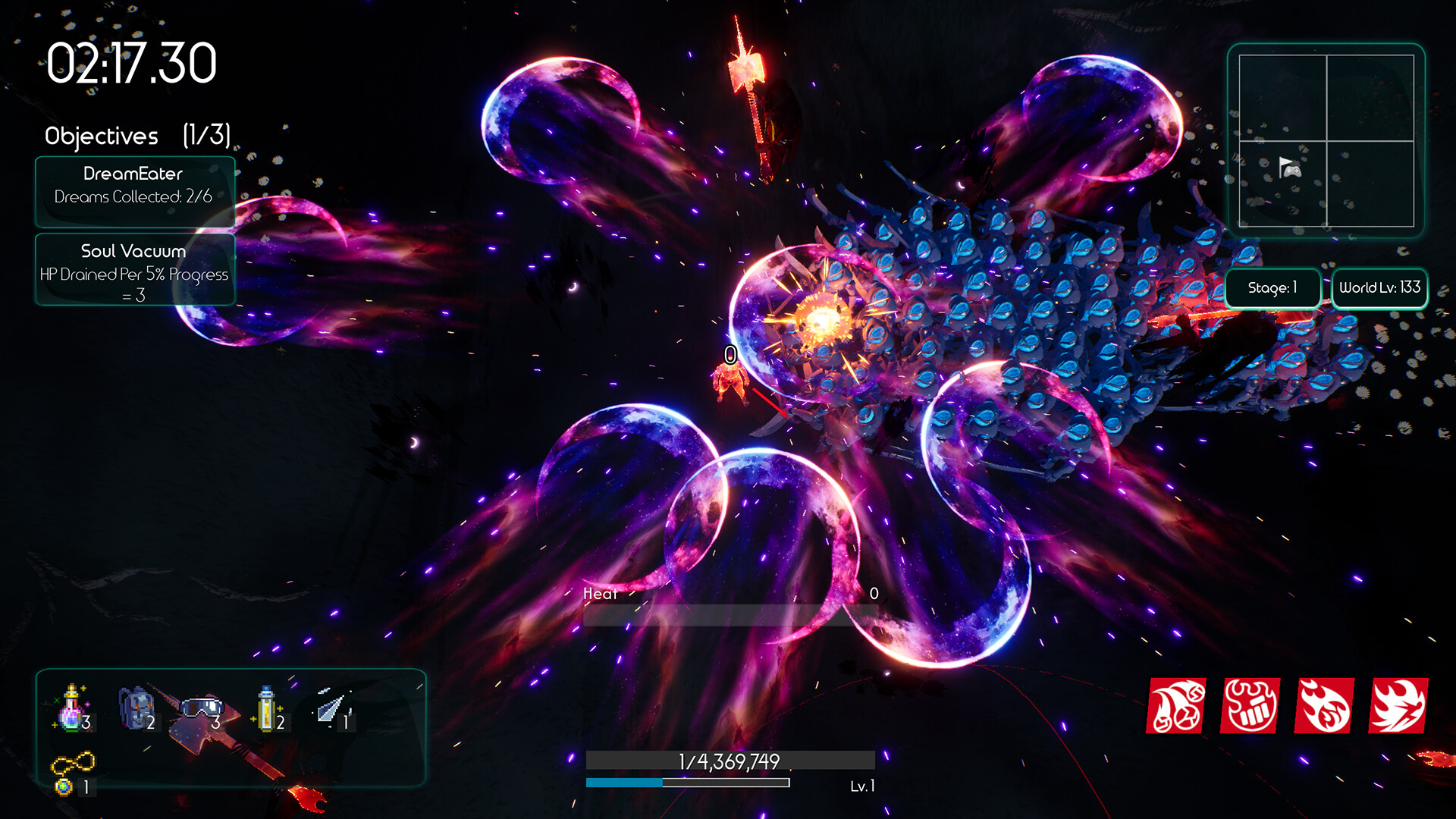Click the 1/4,369,749 health counter
The image size is (1456, 819).
tap(732, 761)
